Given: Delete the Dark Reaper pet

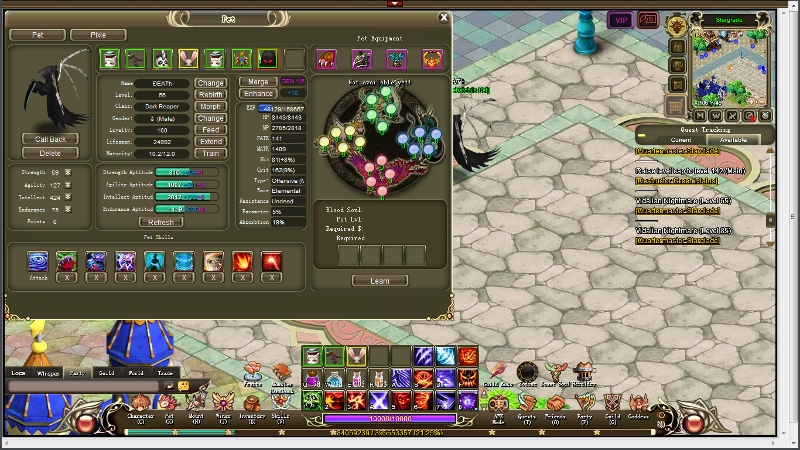Looking at the screenshot, I should (50, 153).
